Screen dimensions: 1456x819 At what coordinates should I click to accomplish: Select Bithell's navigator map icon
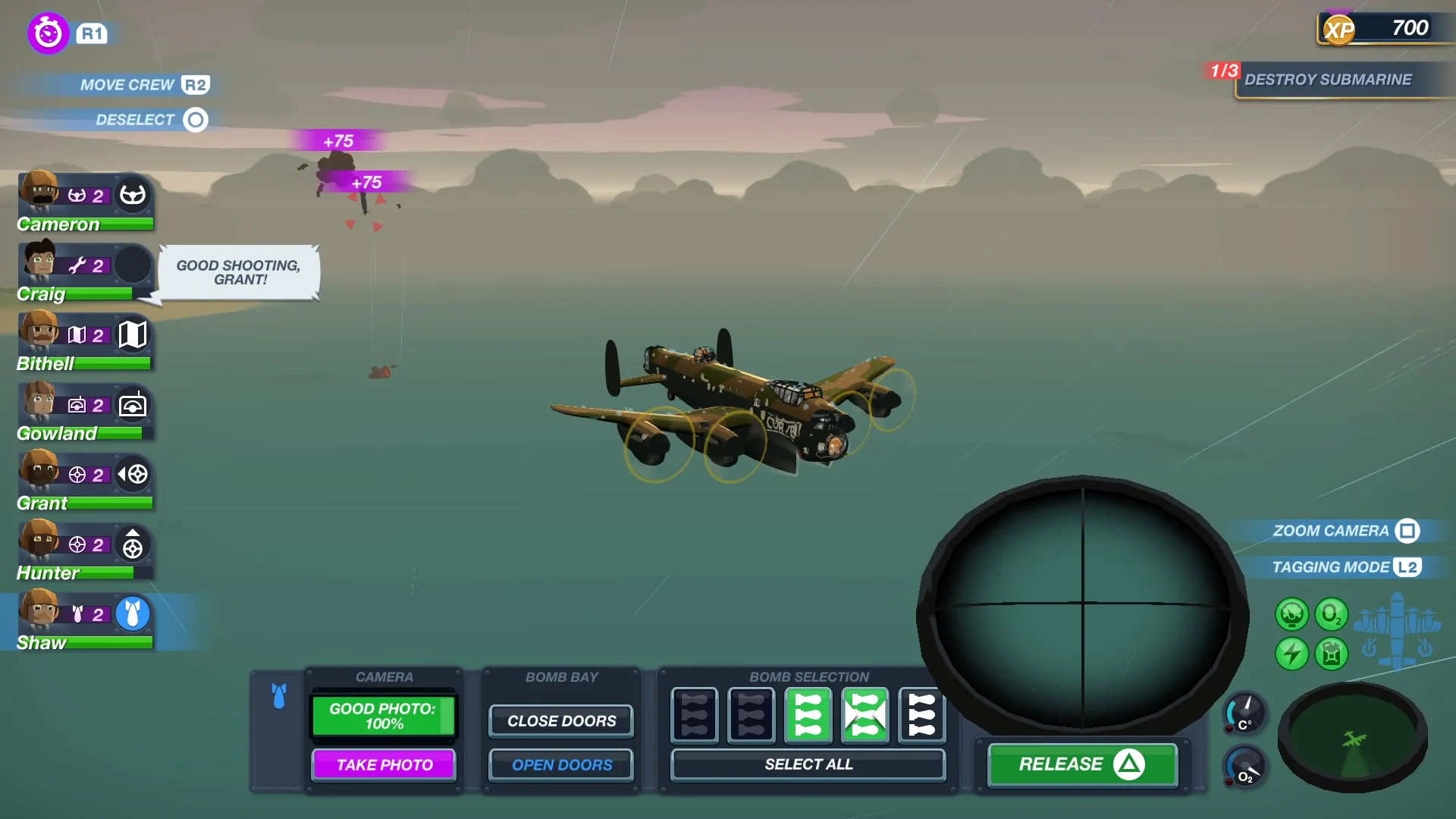pos(133,334)
